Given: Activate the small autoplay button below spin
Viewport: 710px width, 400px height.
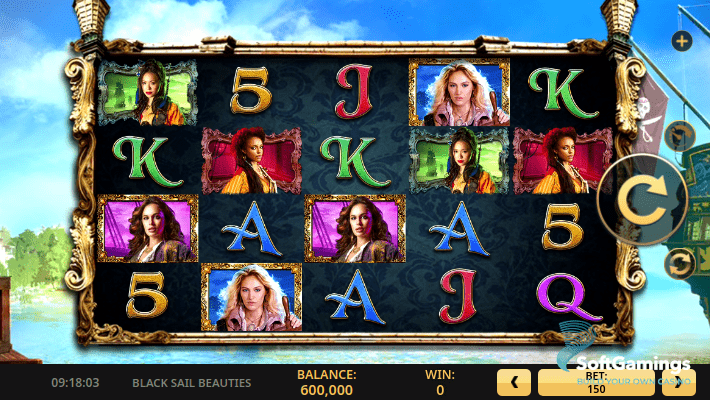Looking at the screenshot, I should (680, 263).
